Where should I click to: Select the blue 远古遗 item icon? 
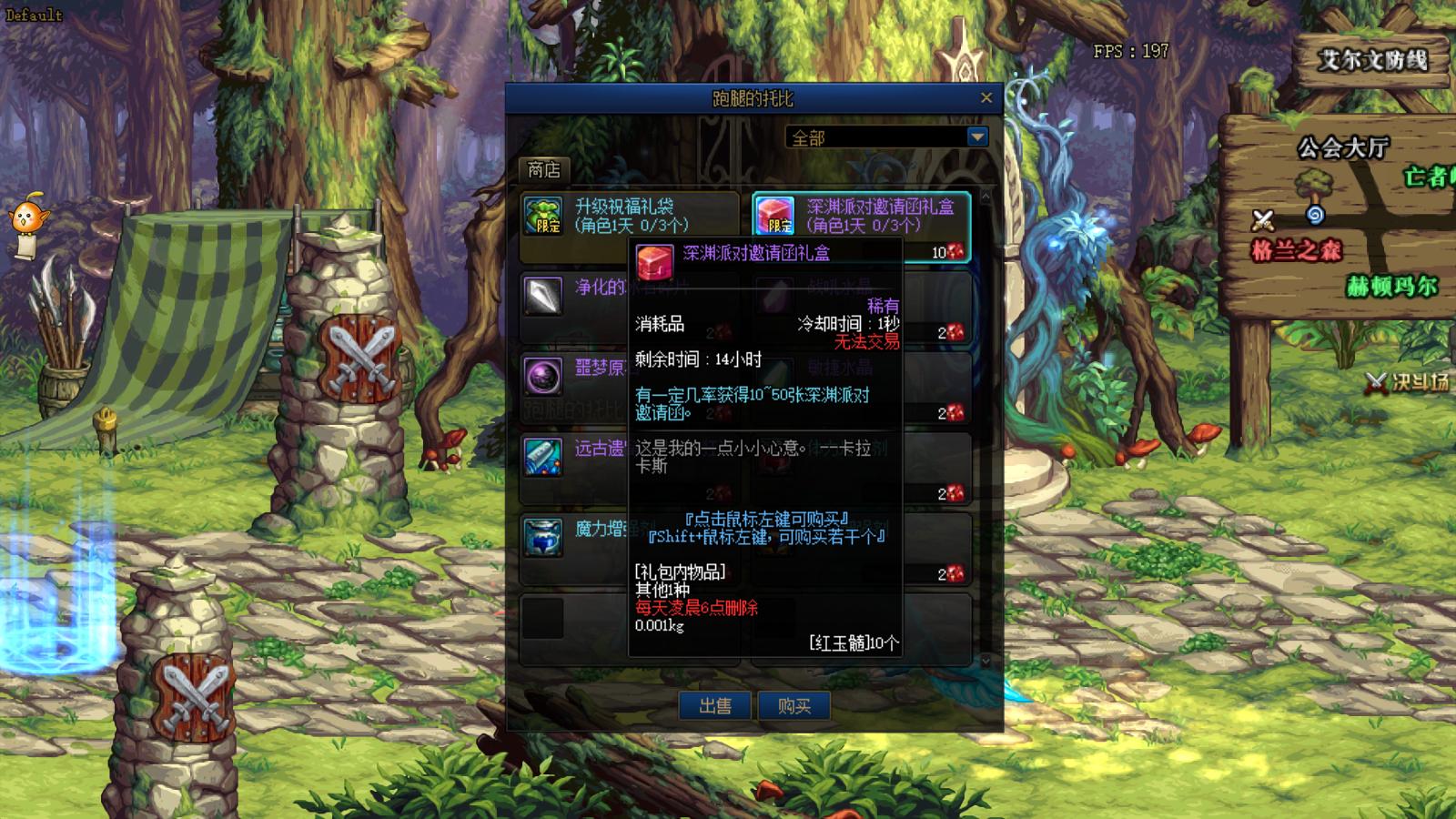tap(543, 459)
